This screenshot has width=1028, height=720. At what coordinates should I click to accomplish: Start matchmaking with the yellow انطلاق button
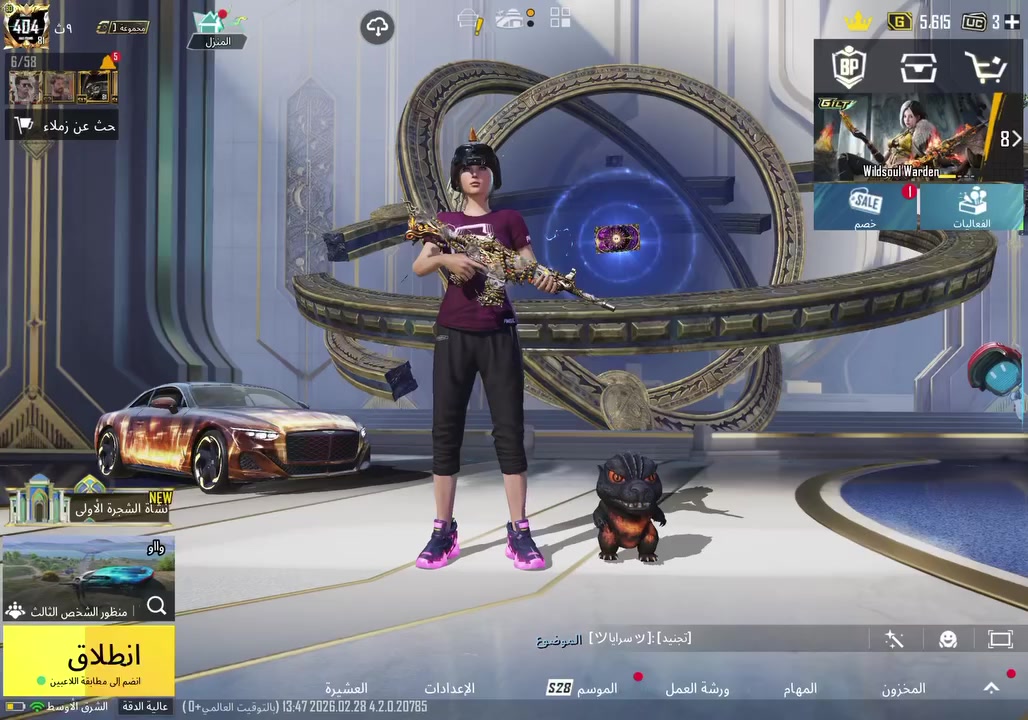click(88, 659)
